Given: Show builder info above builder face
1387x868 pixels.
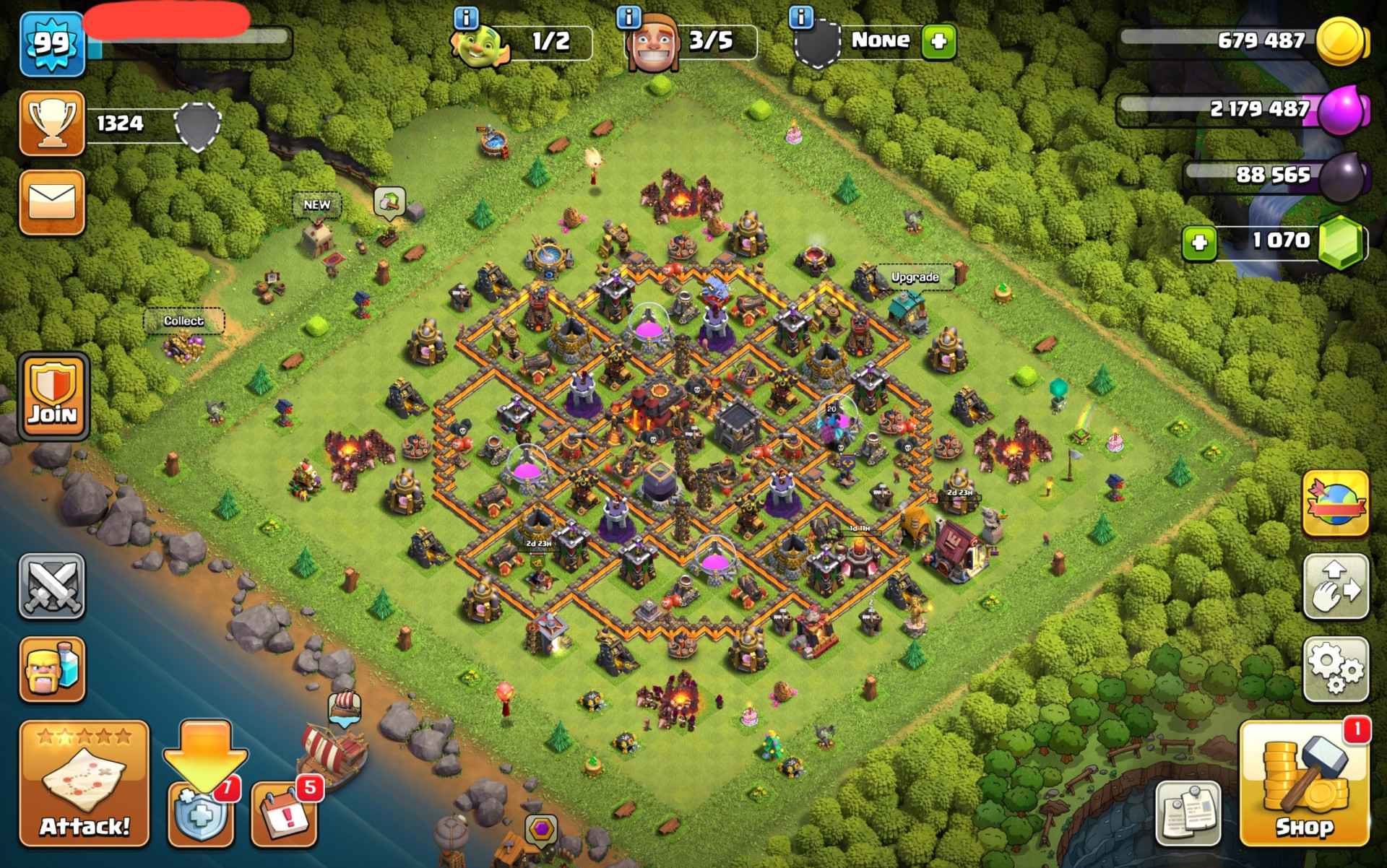Looking at the screenshot, I should coord(630,17).
